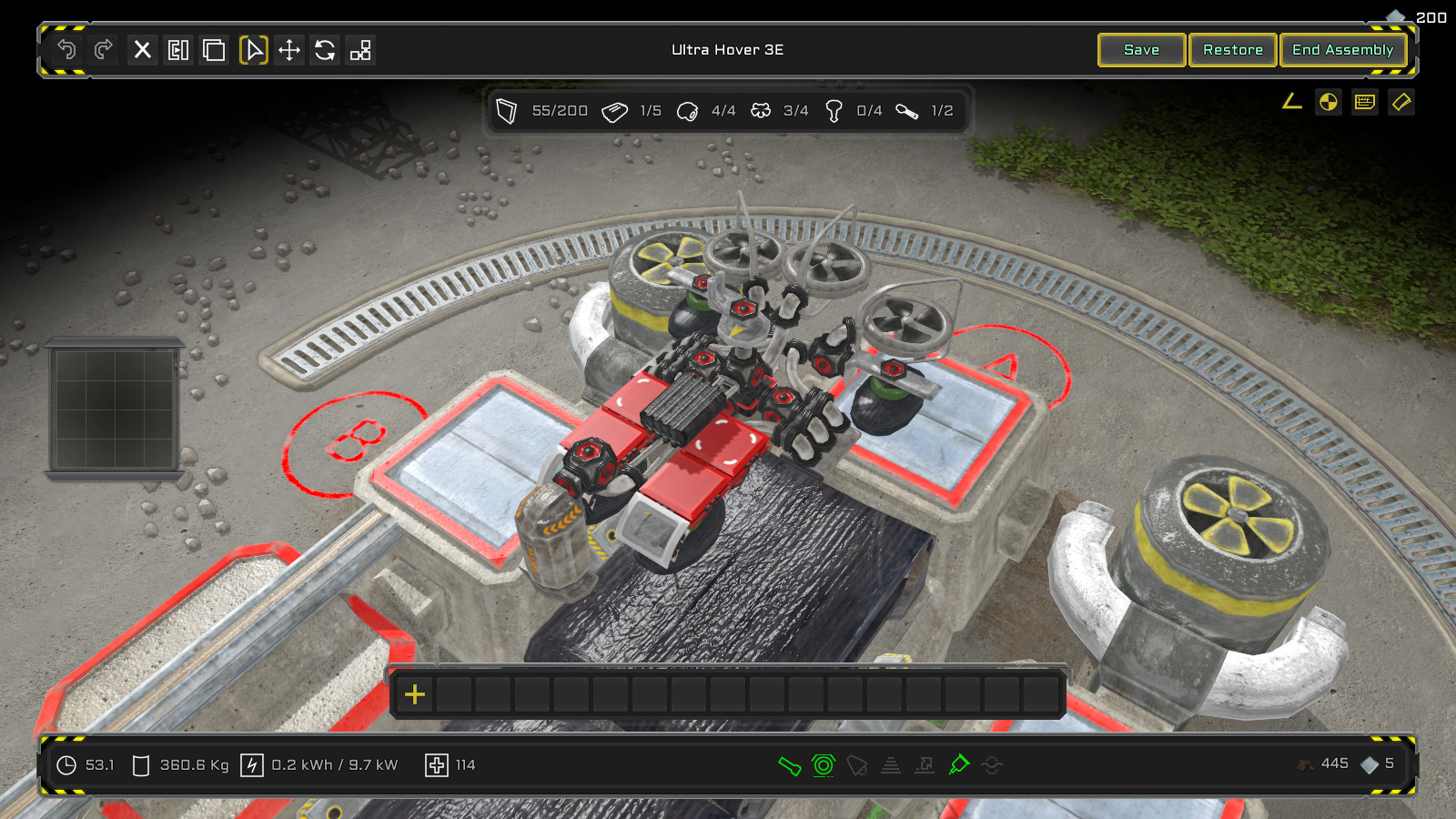Toggle the symmetry mode in status bar

821,765
